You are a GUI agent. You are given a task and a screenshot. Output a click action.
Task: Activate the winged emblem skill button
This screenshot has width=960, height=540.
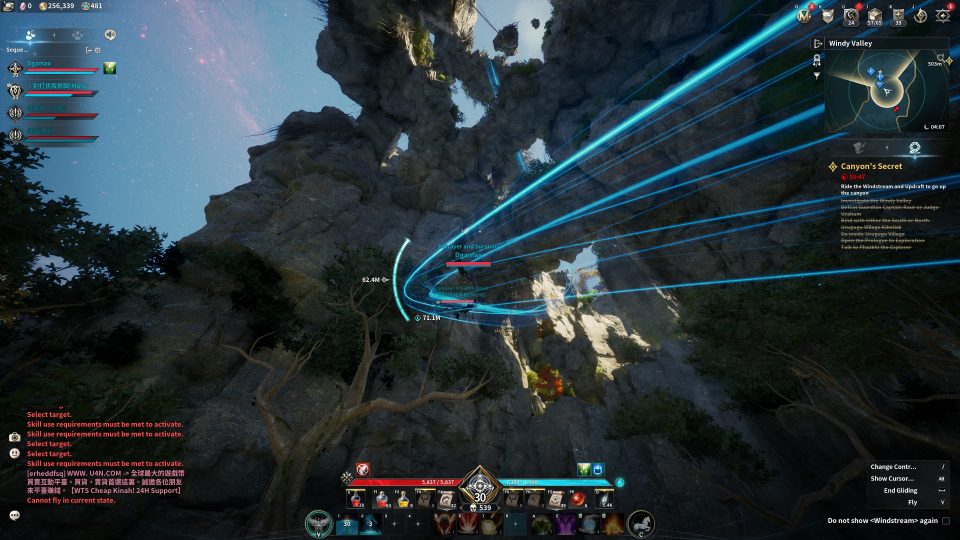tap(319, 523)
